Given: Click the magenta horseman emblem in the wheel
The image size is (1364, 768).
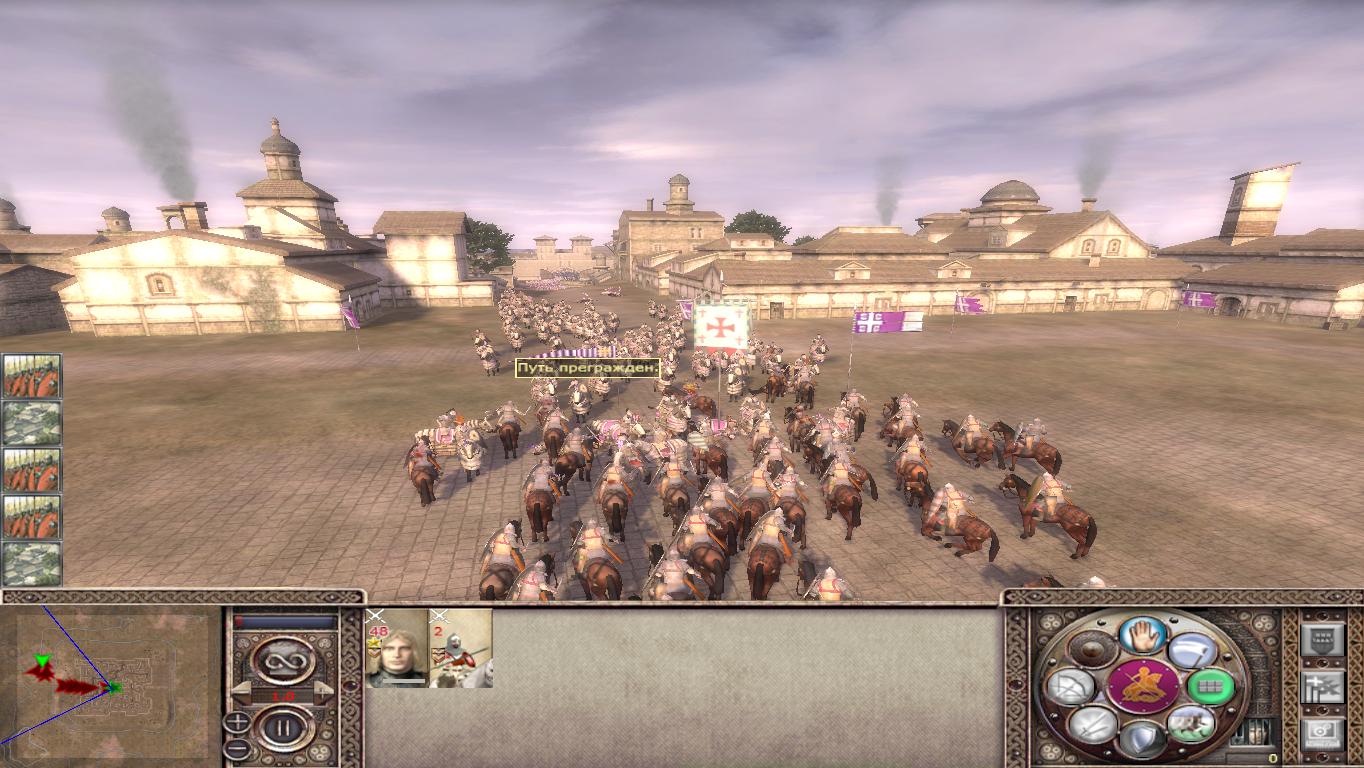Looking at the screenshot, I should [x=1143, y=686].
